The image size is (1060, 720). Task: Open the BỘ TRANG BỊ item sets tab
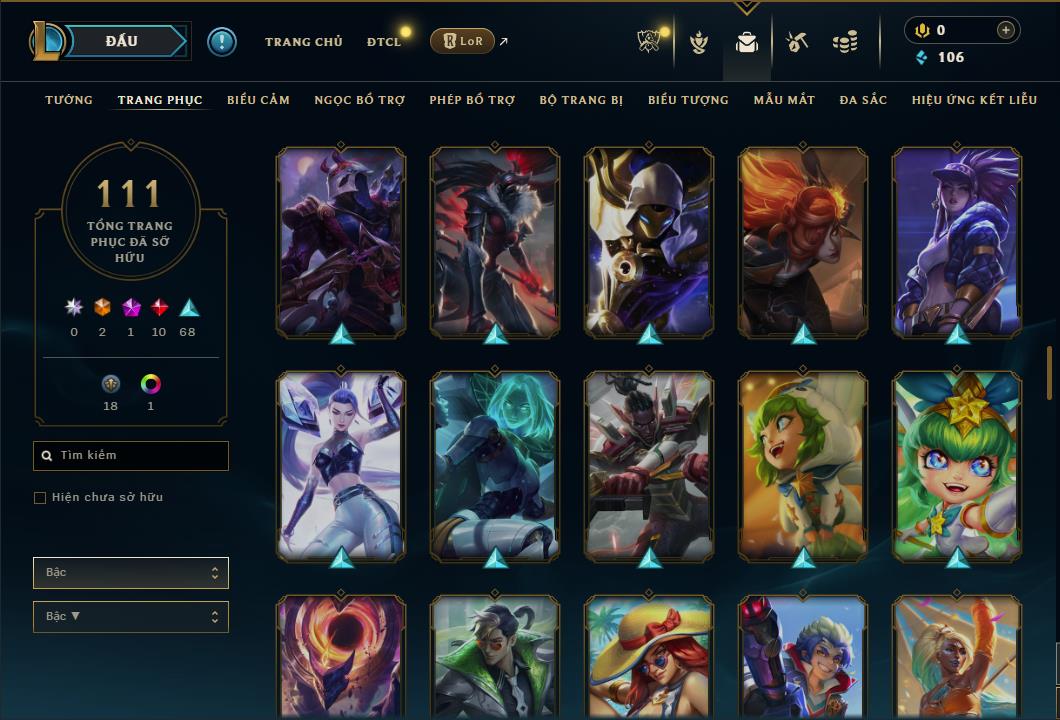click(581, 100)
